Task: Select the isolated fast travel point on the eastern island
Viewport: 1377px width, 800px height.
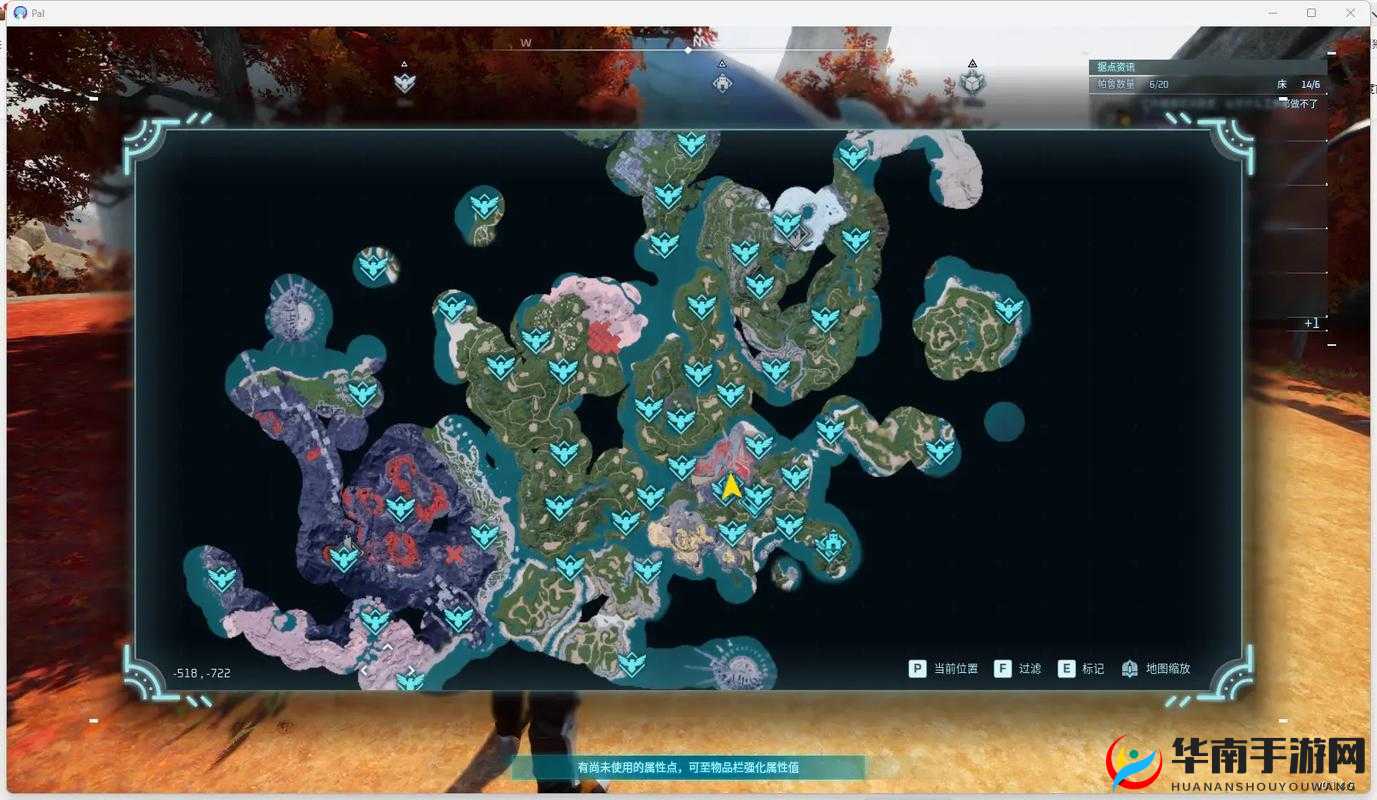Action: pyautogui.click(x=1008, y=310)
